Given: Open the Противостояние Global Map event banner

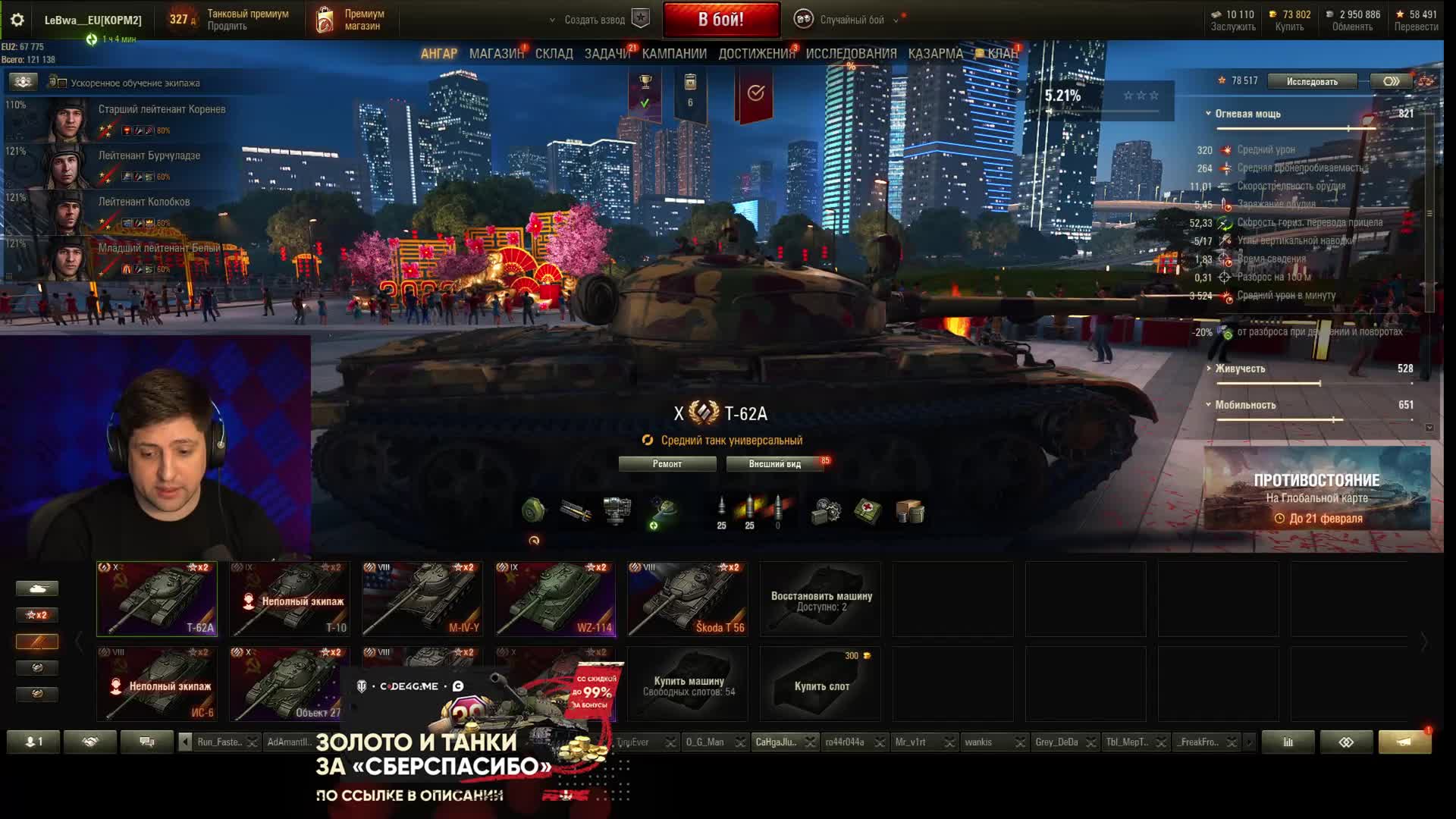Looking at the screenshot, I should tap(1316, 488).
